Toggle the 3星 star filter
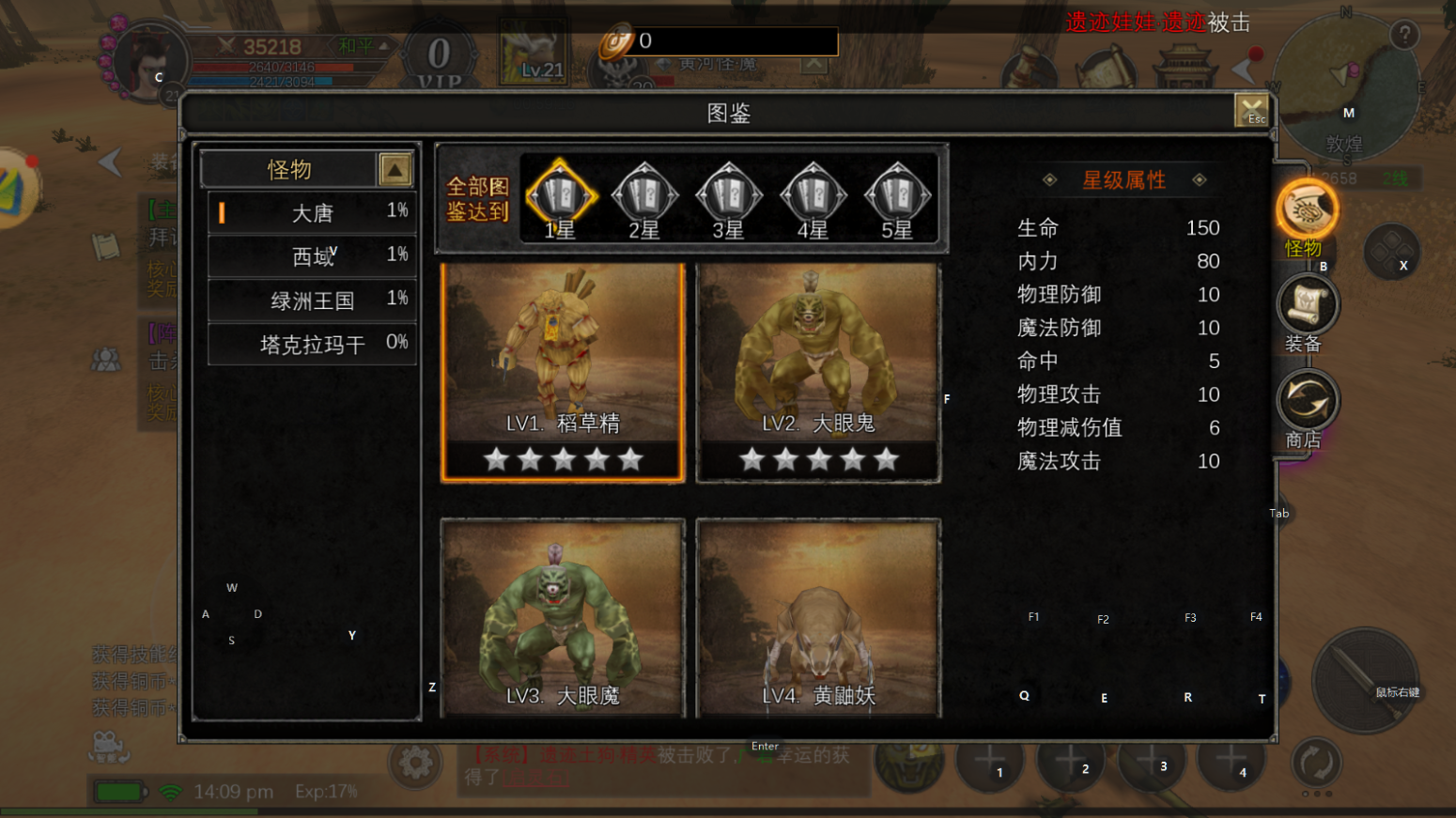Viewport: 1456px width, 818px height. [728, 195]
